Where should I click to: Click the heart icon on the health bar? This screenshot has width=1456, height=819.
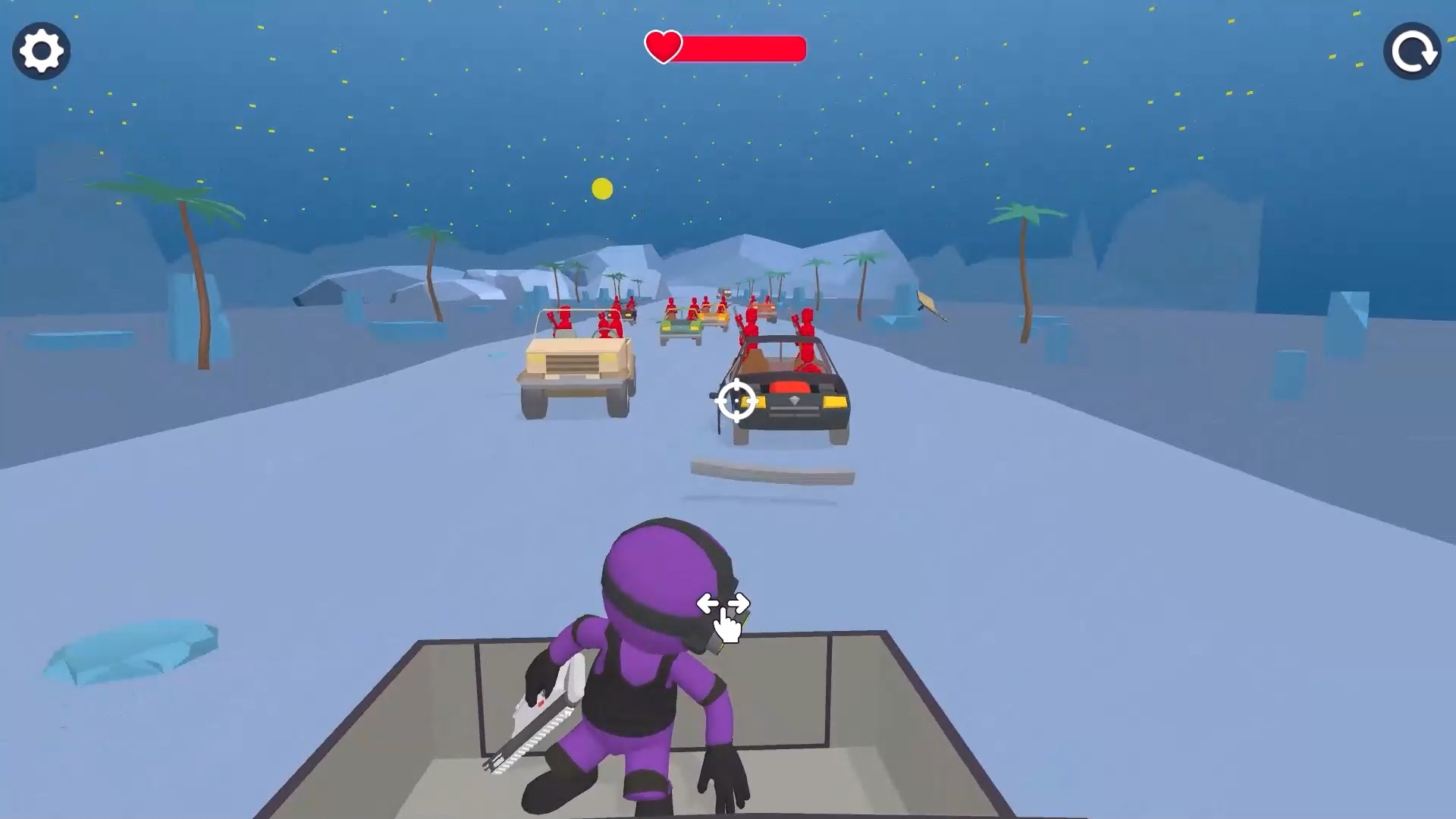tap(663, 49)
